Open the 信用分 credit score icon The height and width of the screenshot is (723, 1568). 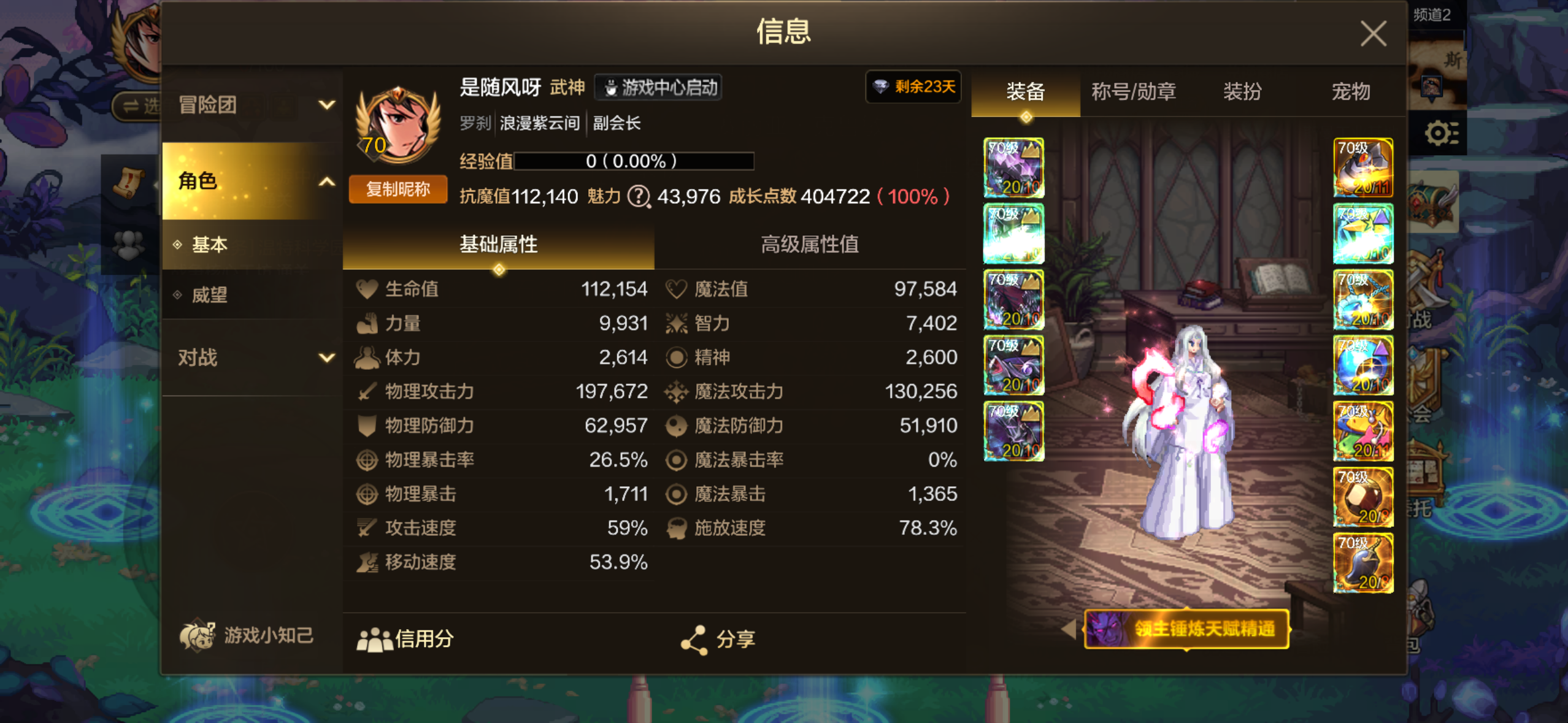tap(372, 639)
